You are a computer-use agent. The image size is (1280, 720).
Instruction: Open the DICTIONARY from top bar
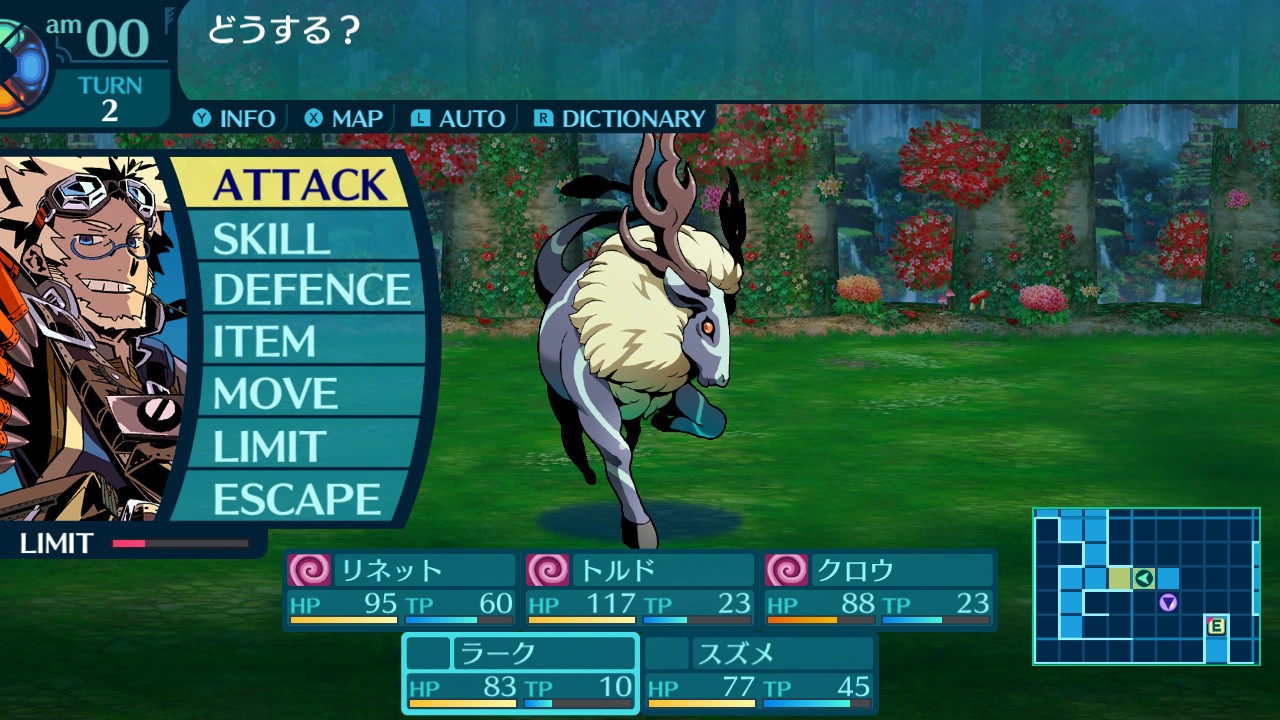point(620,118)
